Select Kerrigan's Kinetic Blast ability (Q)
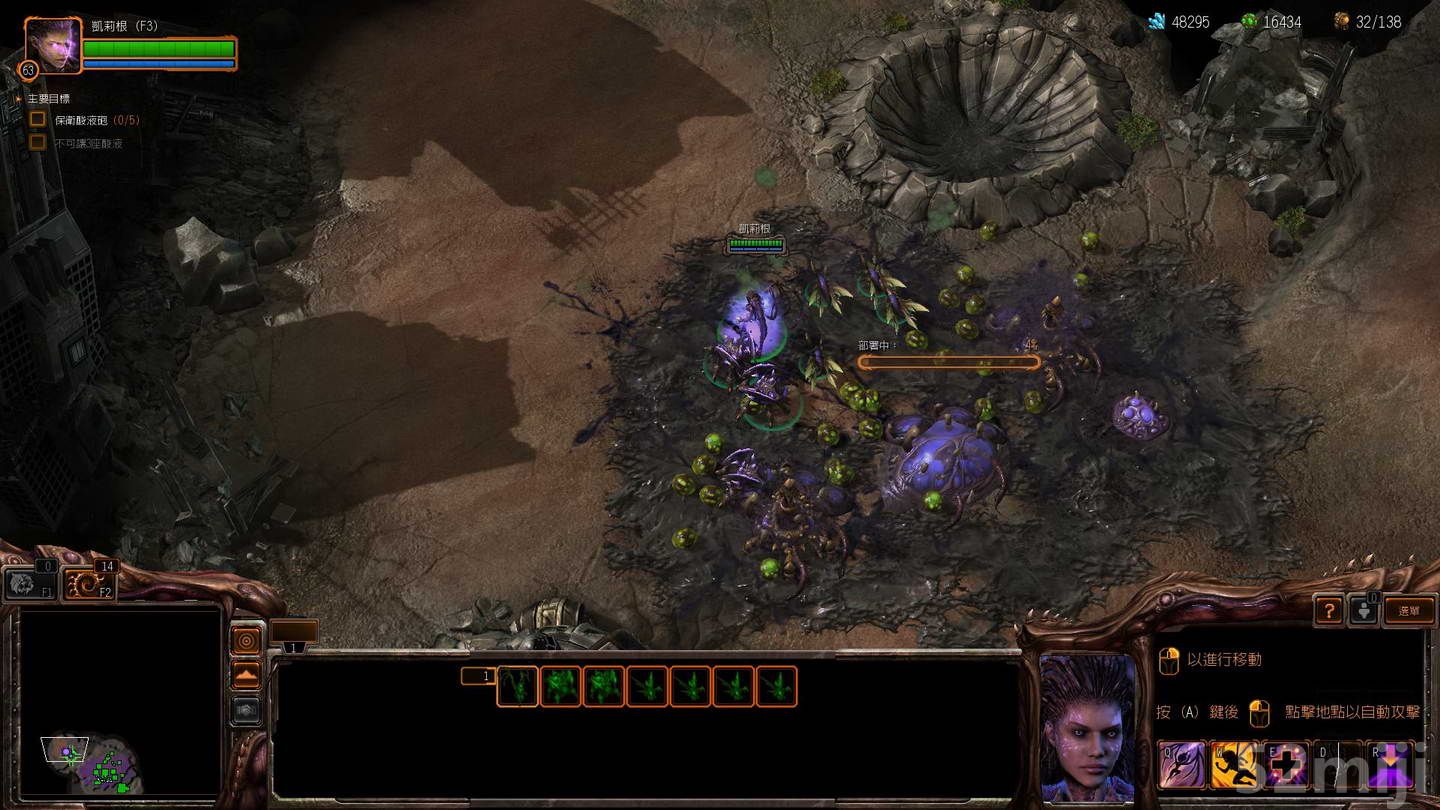The height and width of the screenshot is (810, 1440). [x=1180, y=764]
